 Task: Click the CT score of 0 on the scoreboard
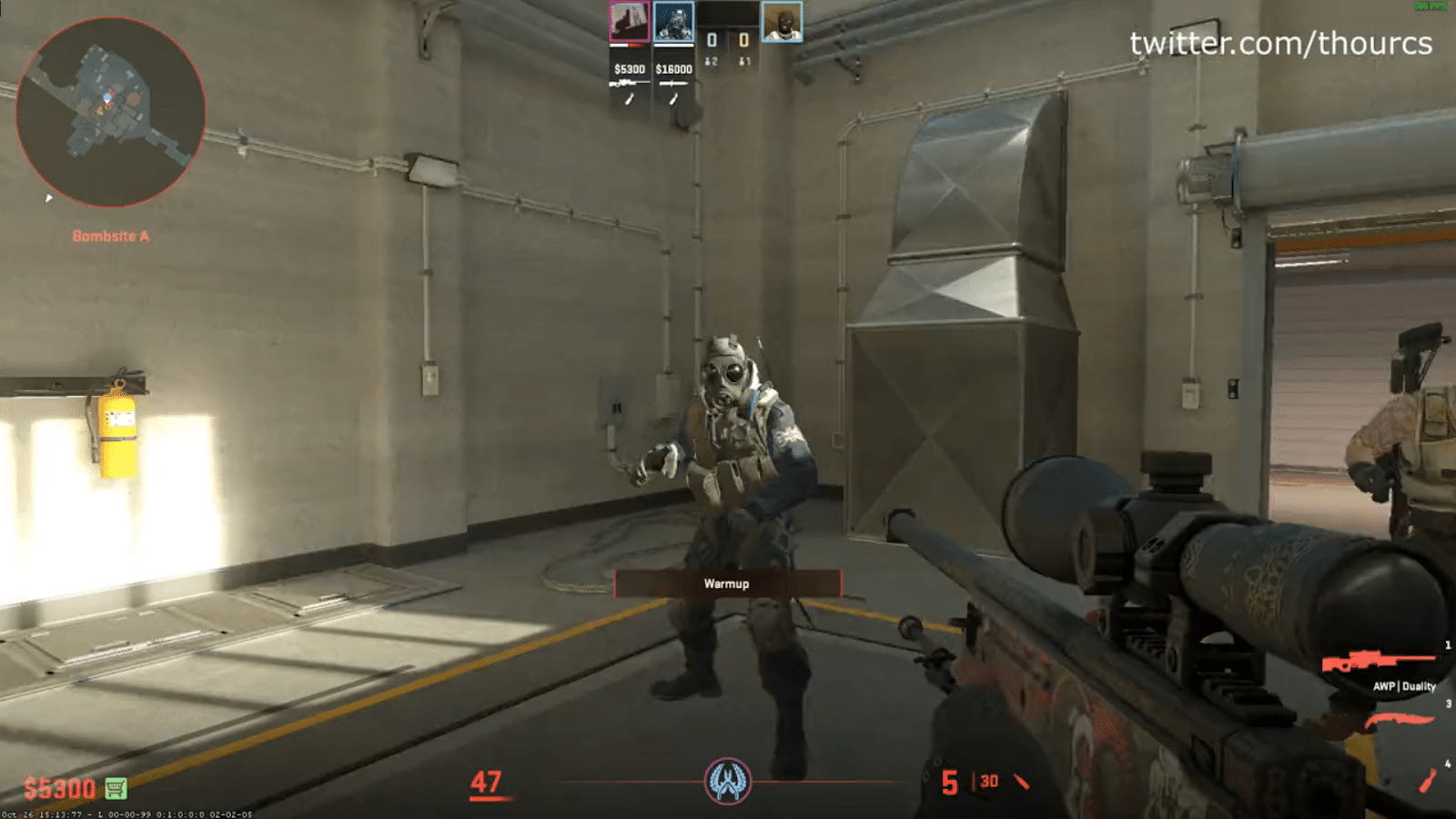(711, 40)
